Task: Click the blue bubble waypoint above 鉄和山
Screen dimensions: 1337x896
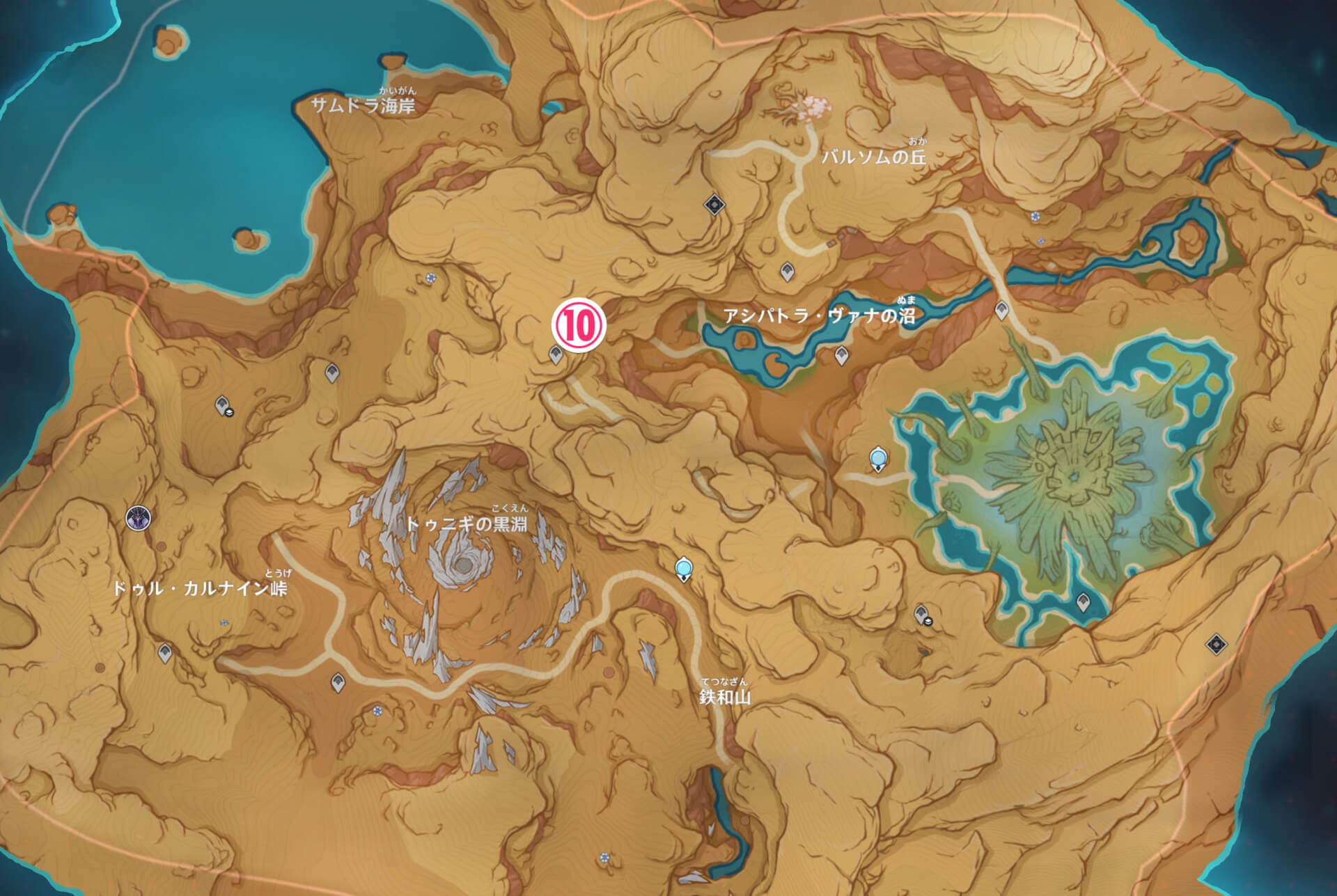Action: [684, 569]
